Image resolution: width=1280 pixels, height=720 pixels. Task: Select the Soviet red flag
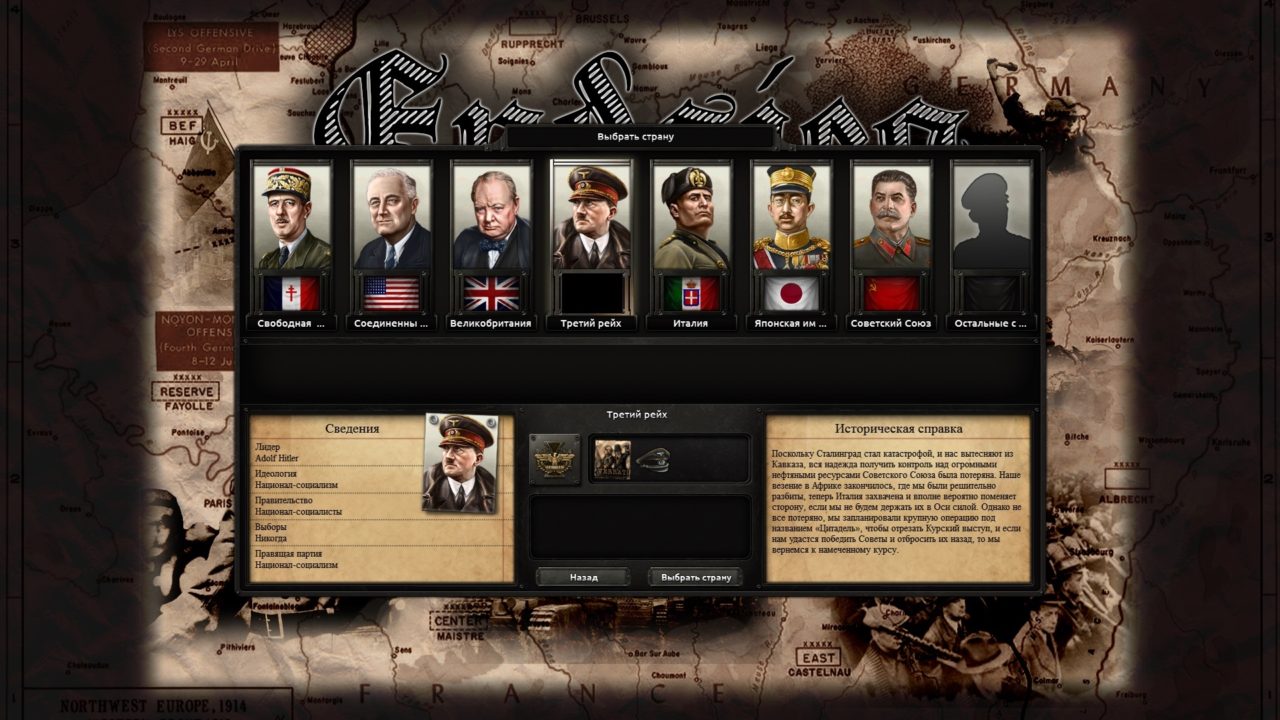pyautogui.click(x=889, y=293)
